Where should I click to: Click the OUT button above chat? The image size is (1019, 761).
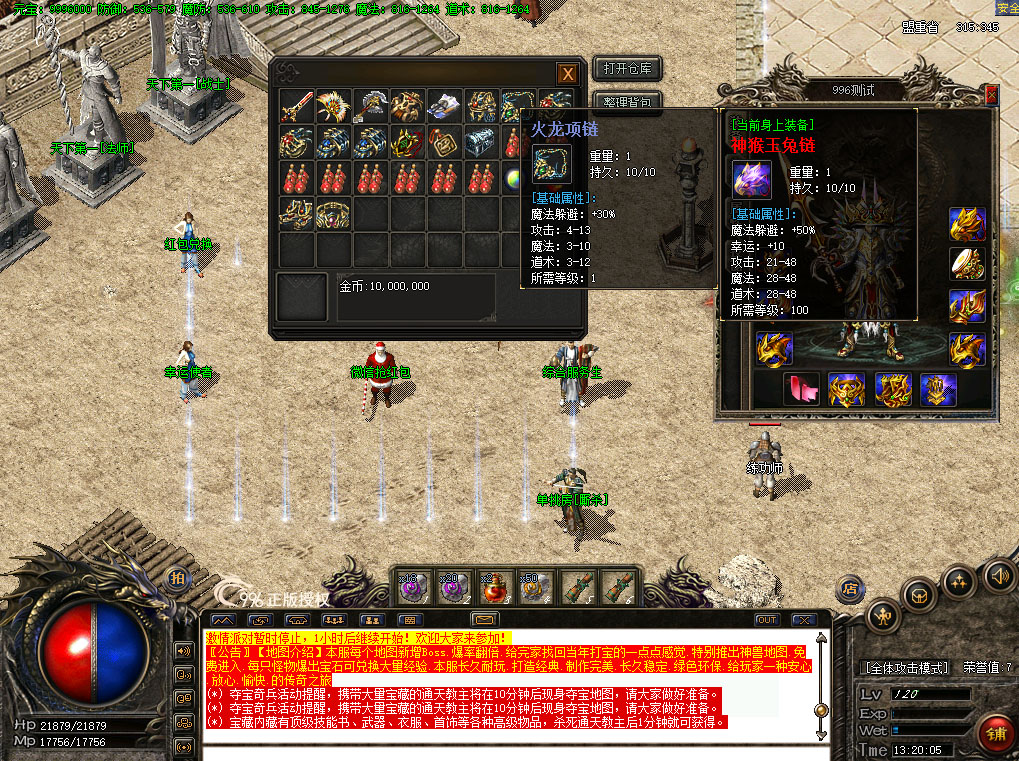pos(767,620)
